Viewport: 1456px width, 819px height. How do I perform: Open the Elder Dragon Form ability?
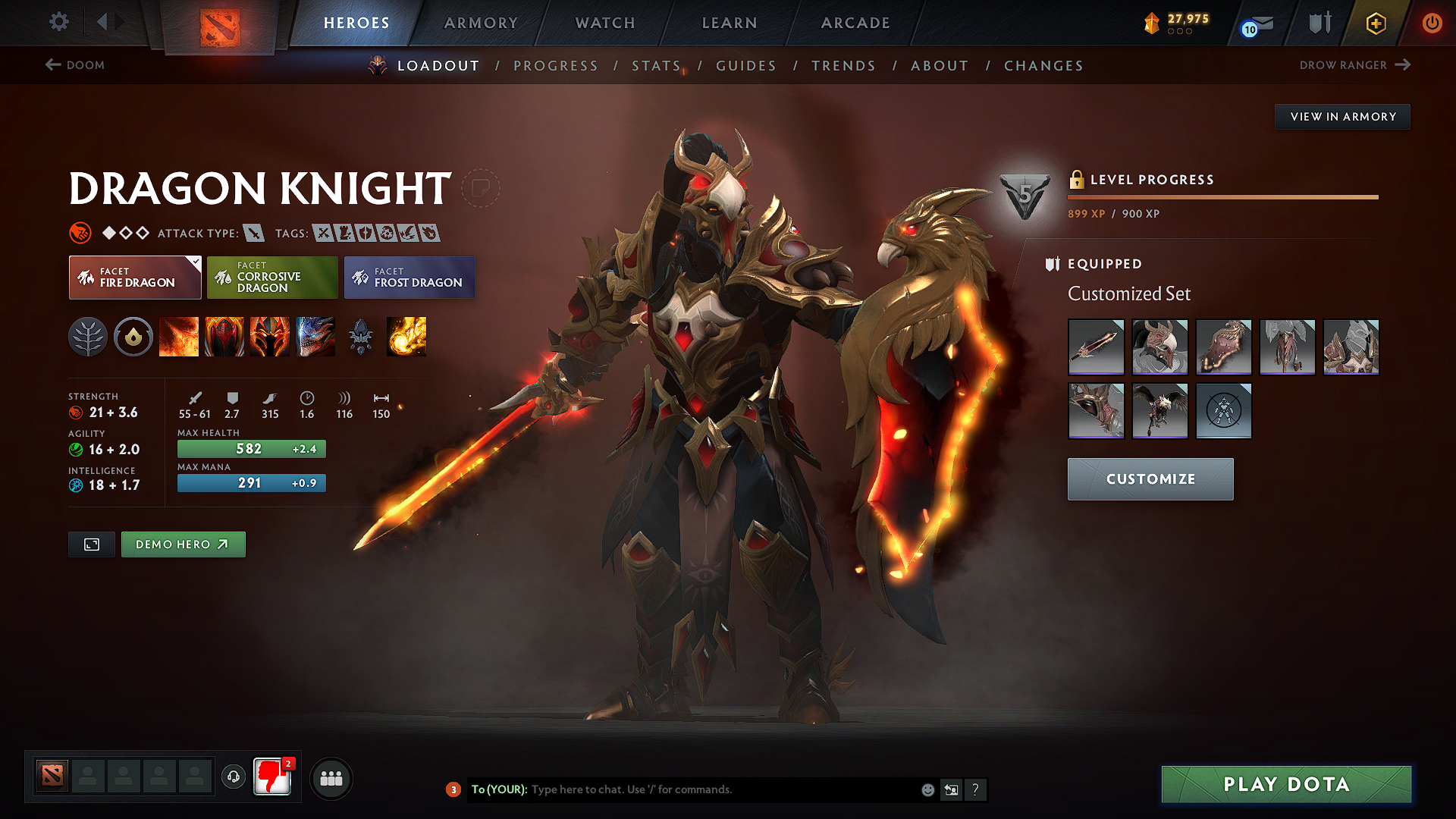[x=315, y=337]
